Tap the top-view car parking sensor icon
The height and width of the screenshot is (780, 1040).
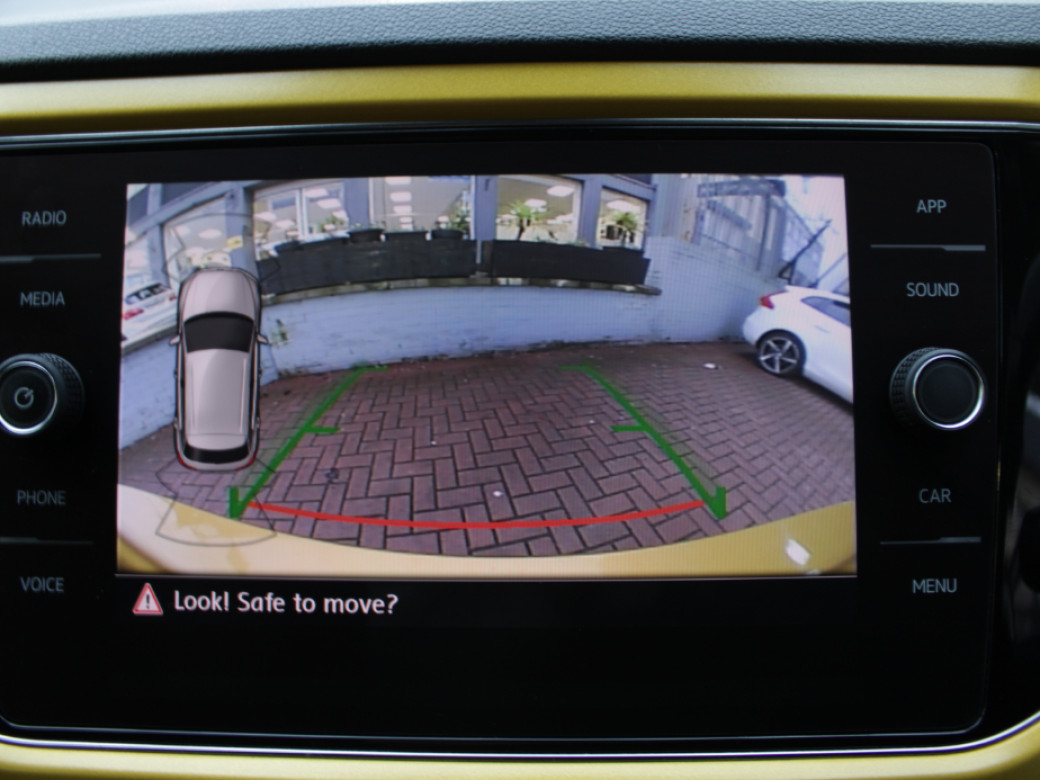(218, 368)
